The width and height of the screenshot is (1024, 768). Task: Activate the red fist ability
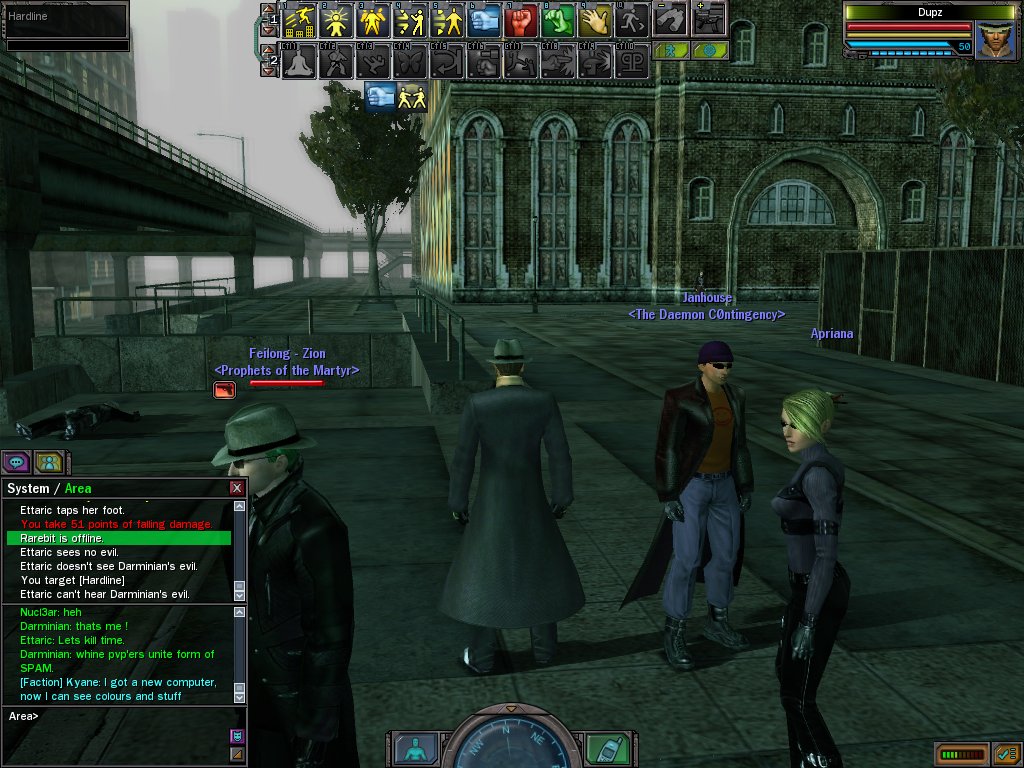pyautogui.click(x=521, y=19)
